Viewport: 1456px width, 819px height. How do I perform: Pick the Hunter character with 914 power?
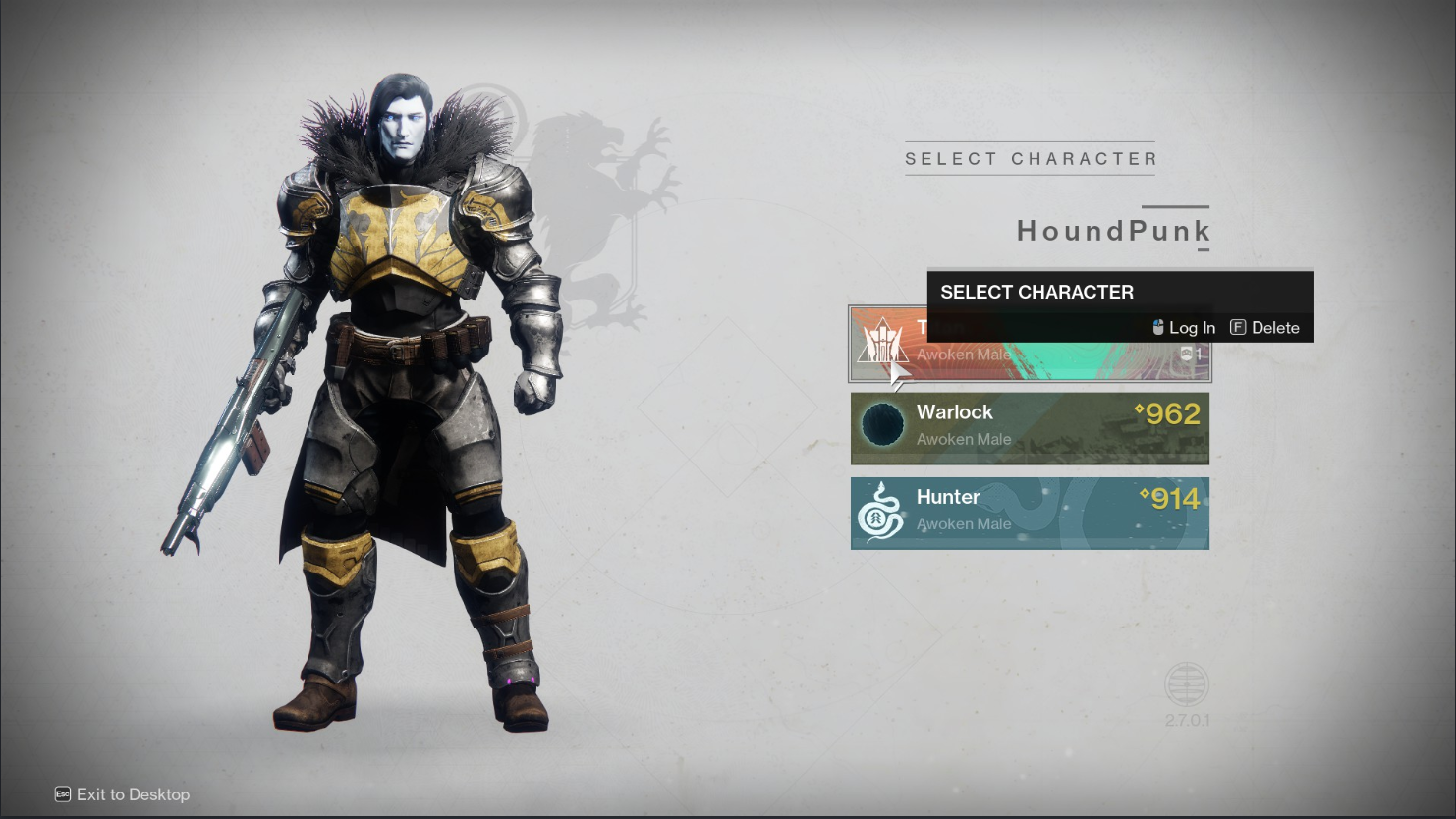tap(1029, 514)
